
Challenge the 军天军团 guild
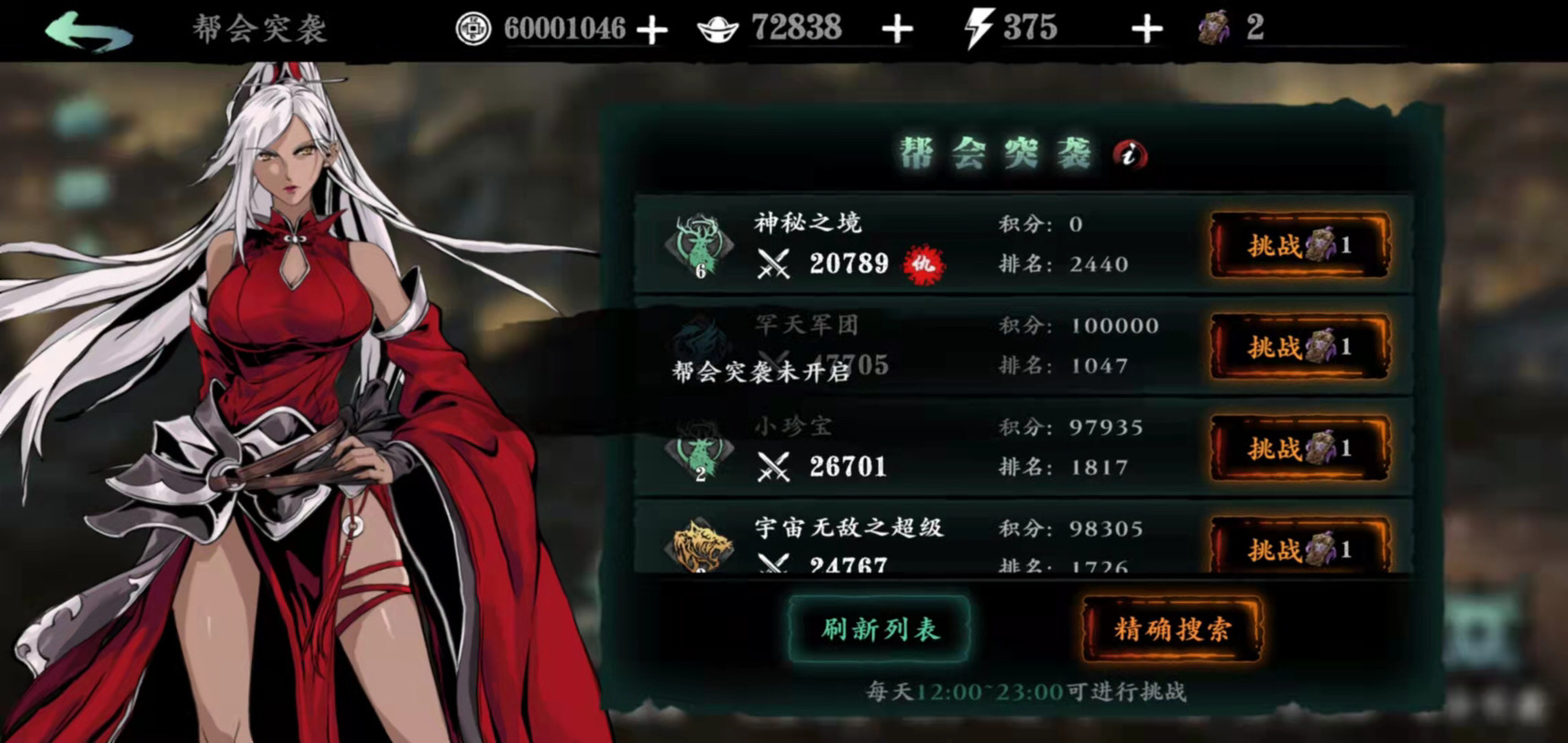(x=1298, y=348)
